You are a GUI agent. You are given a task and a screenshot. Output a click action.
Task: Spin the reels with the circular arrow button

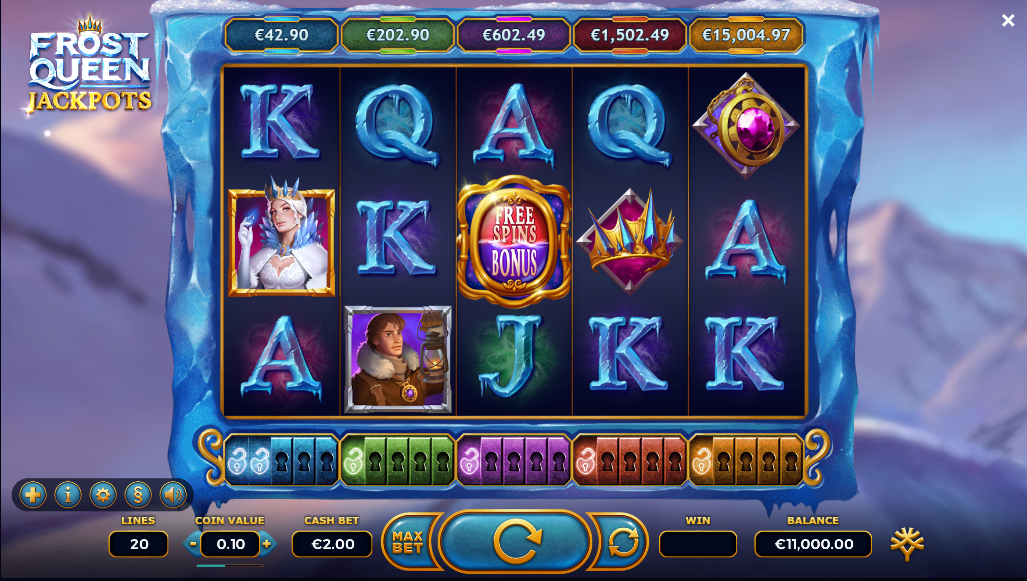coord(516,542)
